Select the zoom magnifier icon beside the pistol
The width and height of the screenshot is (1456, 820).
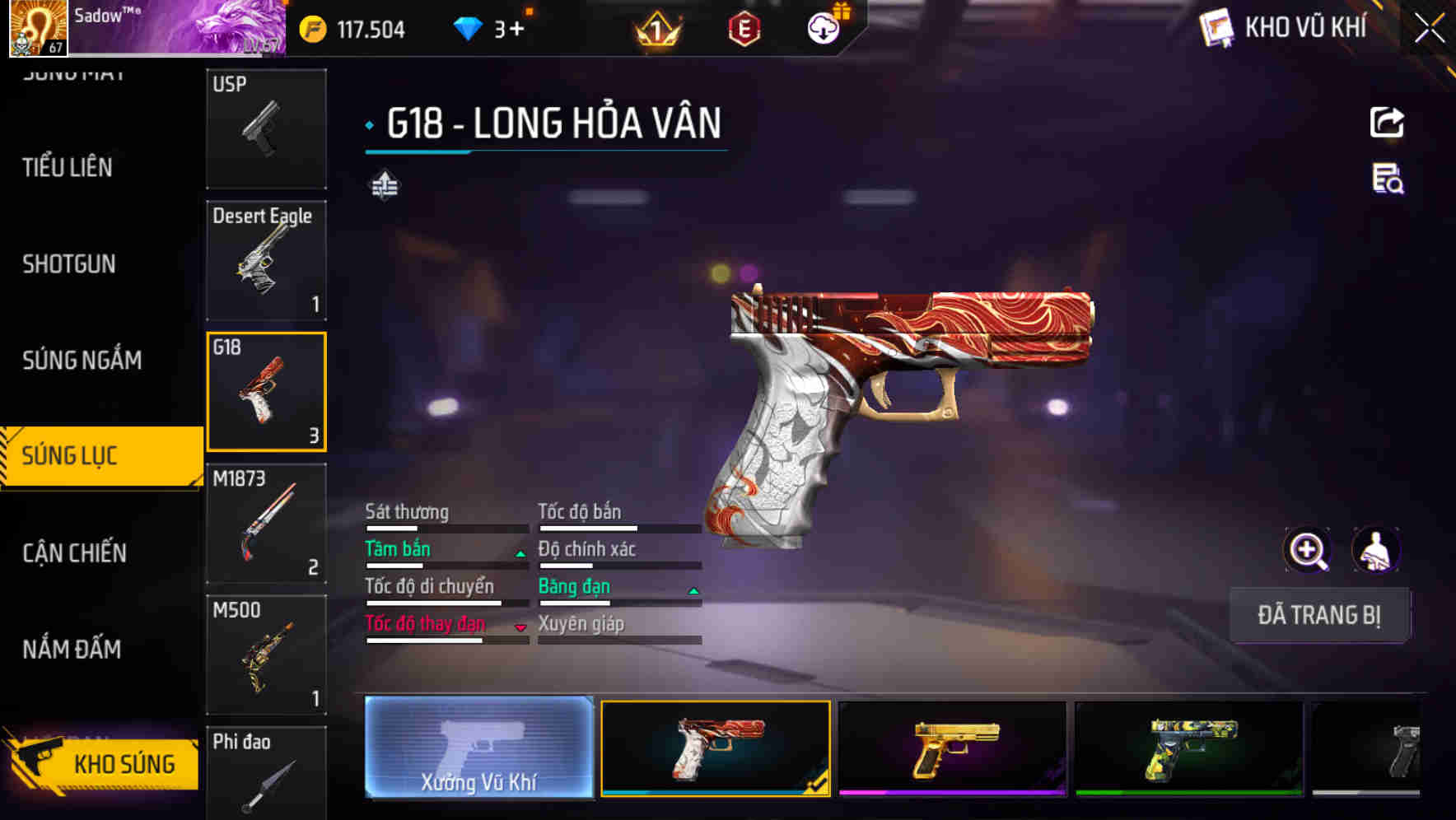1308,549
